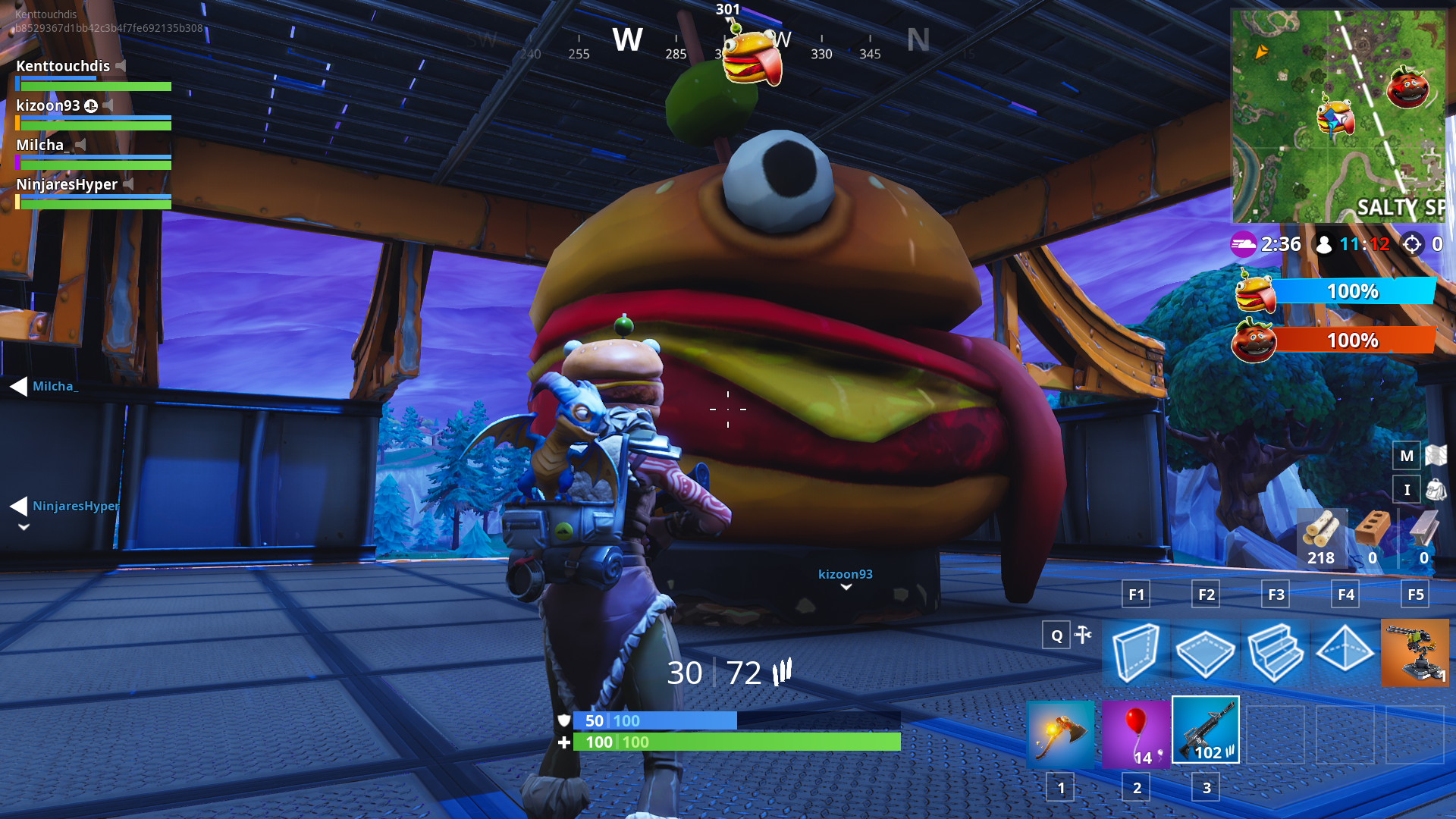Click the player count showing 11:12

(x=1366, y=244)
